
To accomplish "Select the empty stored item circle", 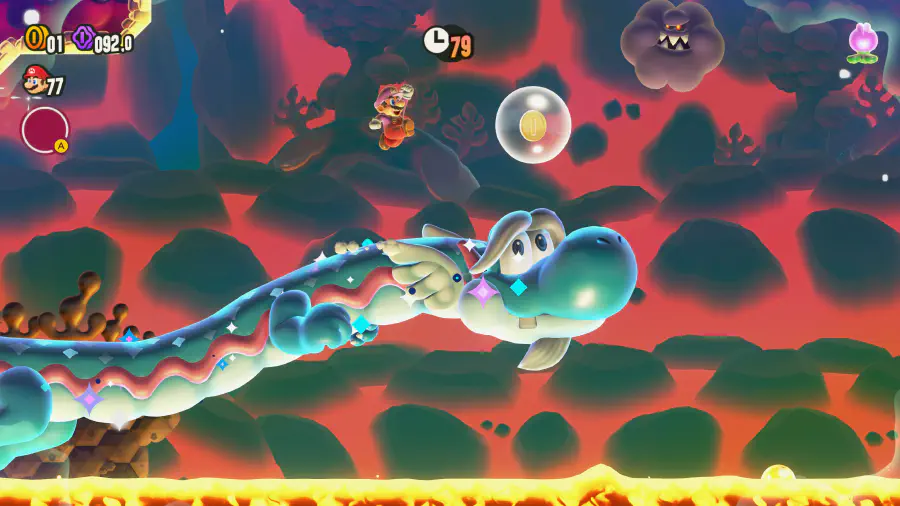I will tap(45, 129).
